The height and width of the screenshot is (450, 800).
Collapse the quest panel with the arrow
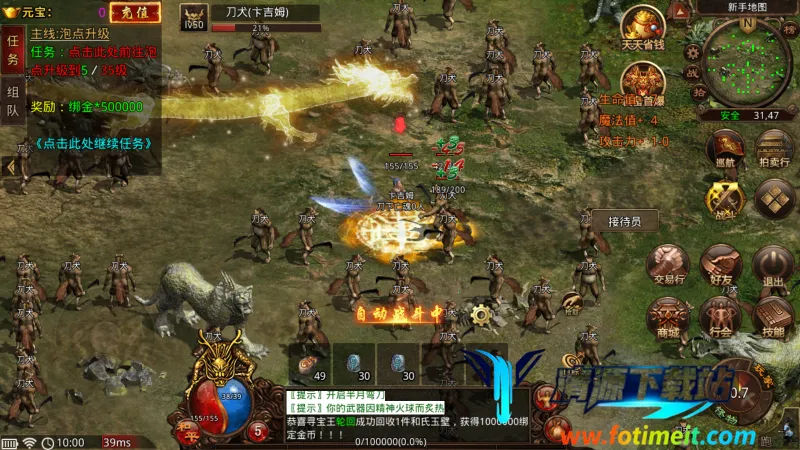11,167
